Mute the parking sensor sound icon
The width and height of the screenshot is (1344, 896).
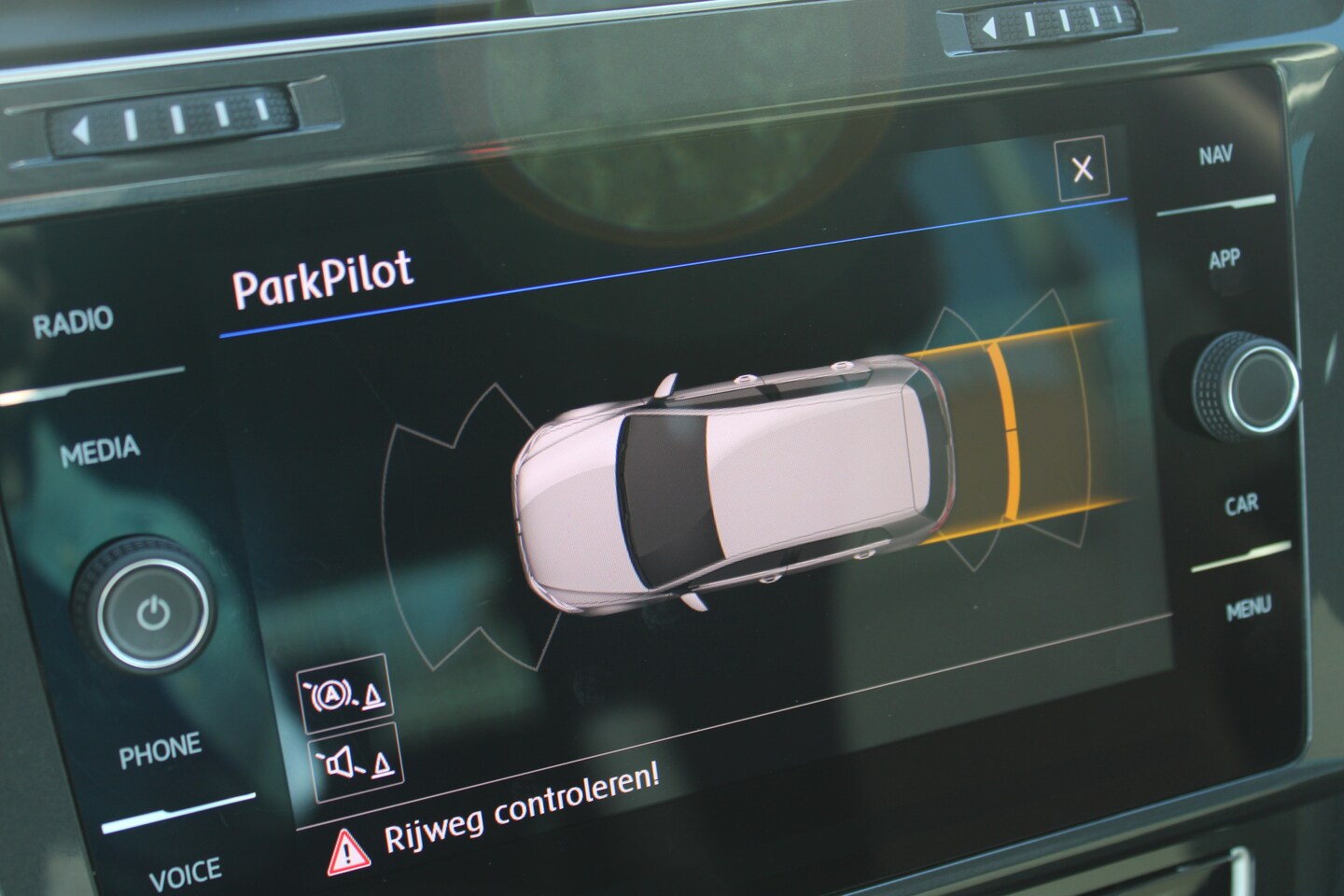click(353, 763)
